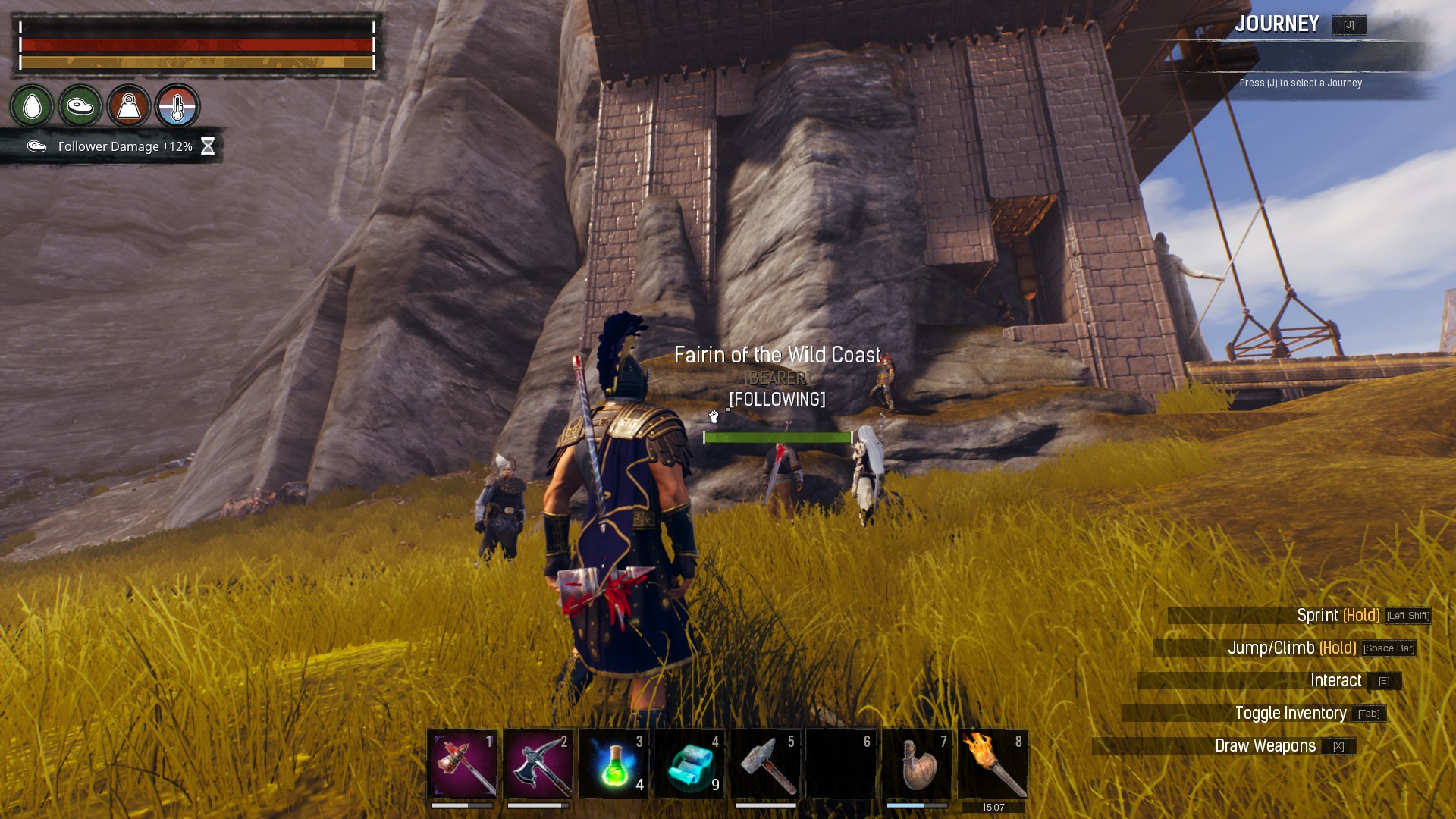Expand Fairin's FOLLOWING status label
Screen dimensions: 1456x819
coord(777,397)
